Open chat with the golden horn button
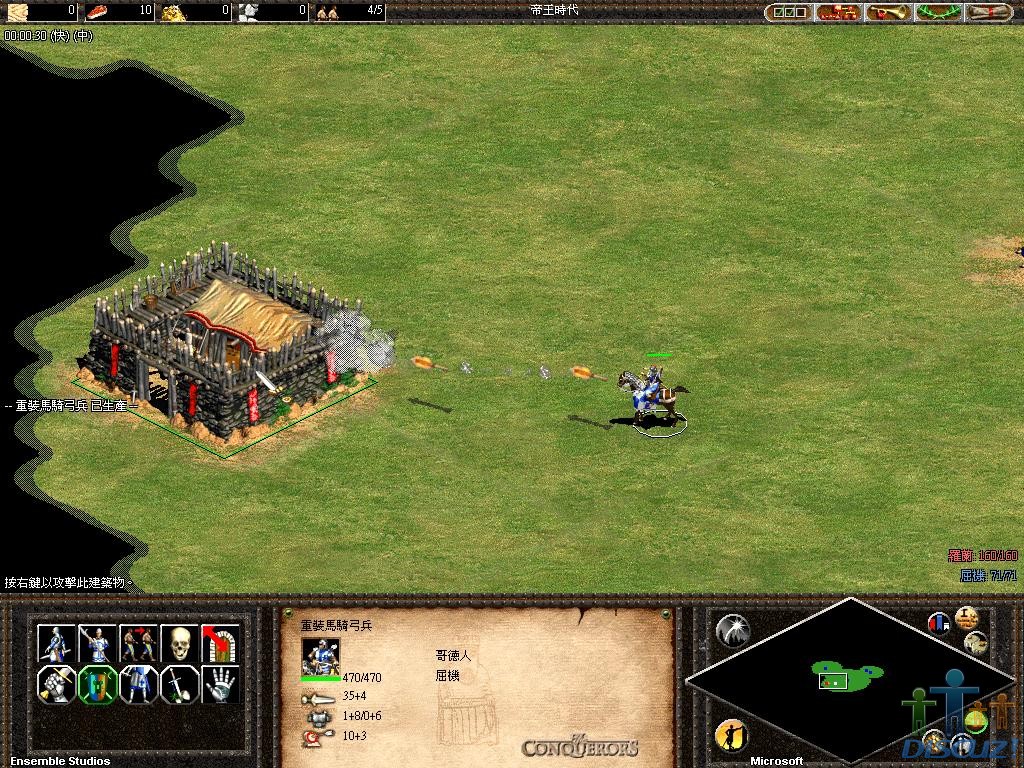 coord(888,13)
